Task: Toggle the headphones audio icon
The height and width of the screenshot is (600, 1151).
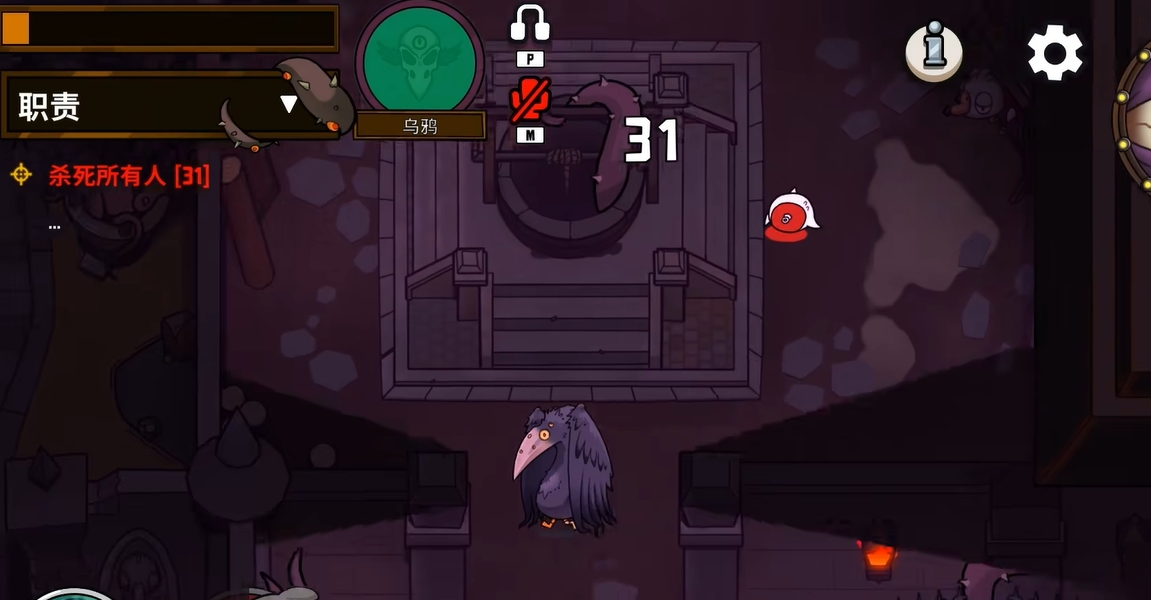Action: (530, 24)
